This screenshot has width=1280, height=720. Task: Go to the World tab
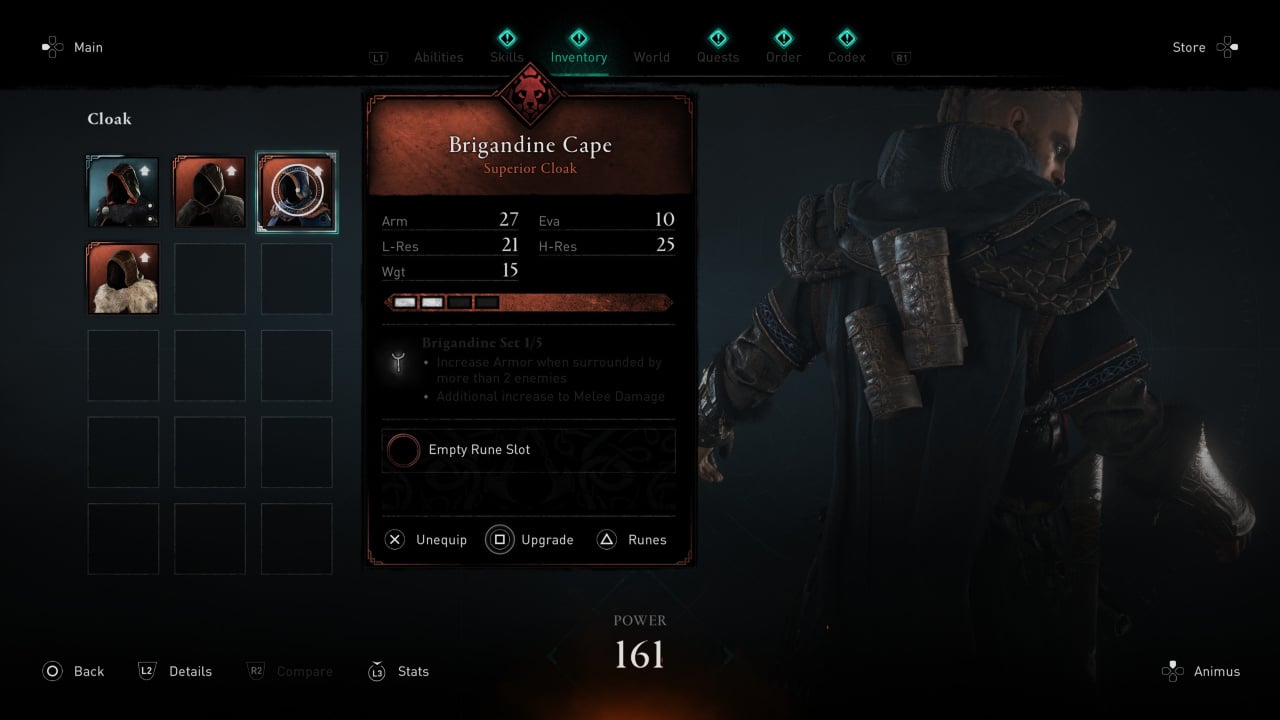click(651, 57)
